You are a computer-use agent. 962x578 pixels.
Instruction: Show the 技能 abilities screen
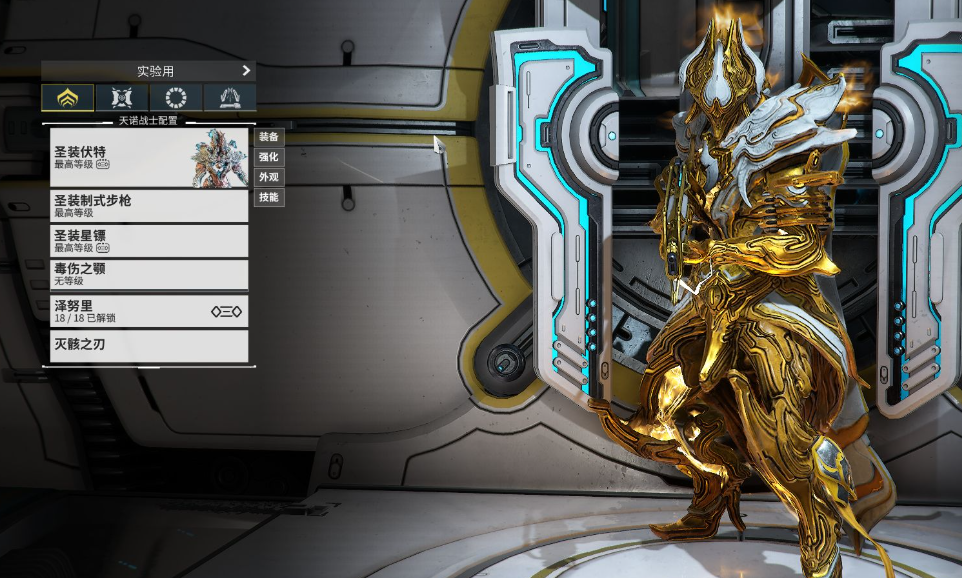click(x=269, y=197)
